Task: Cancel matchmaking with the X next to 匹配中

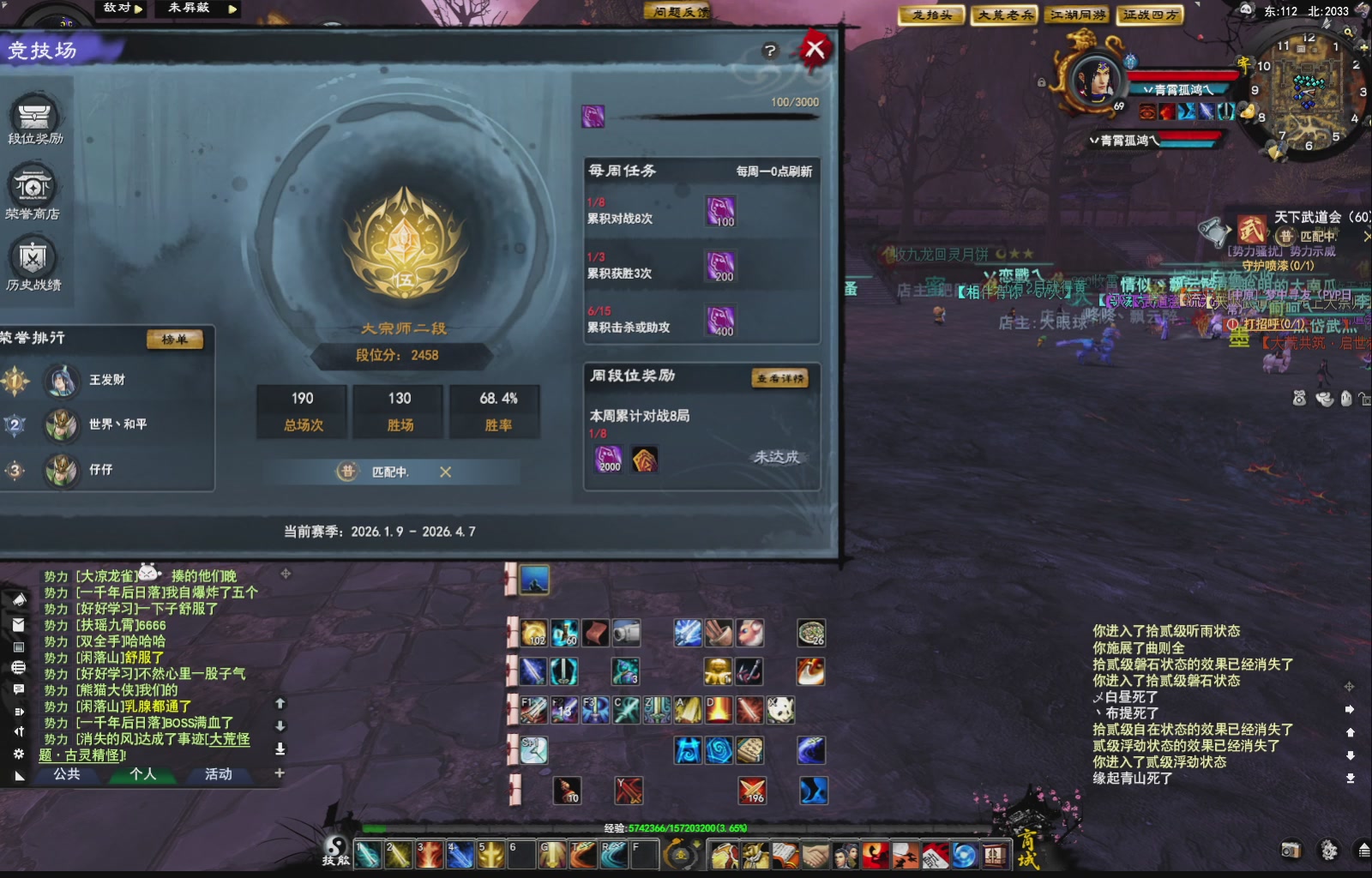Action: (444, 472)
